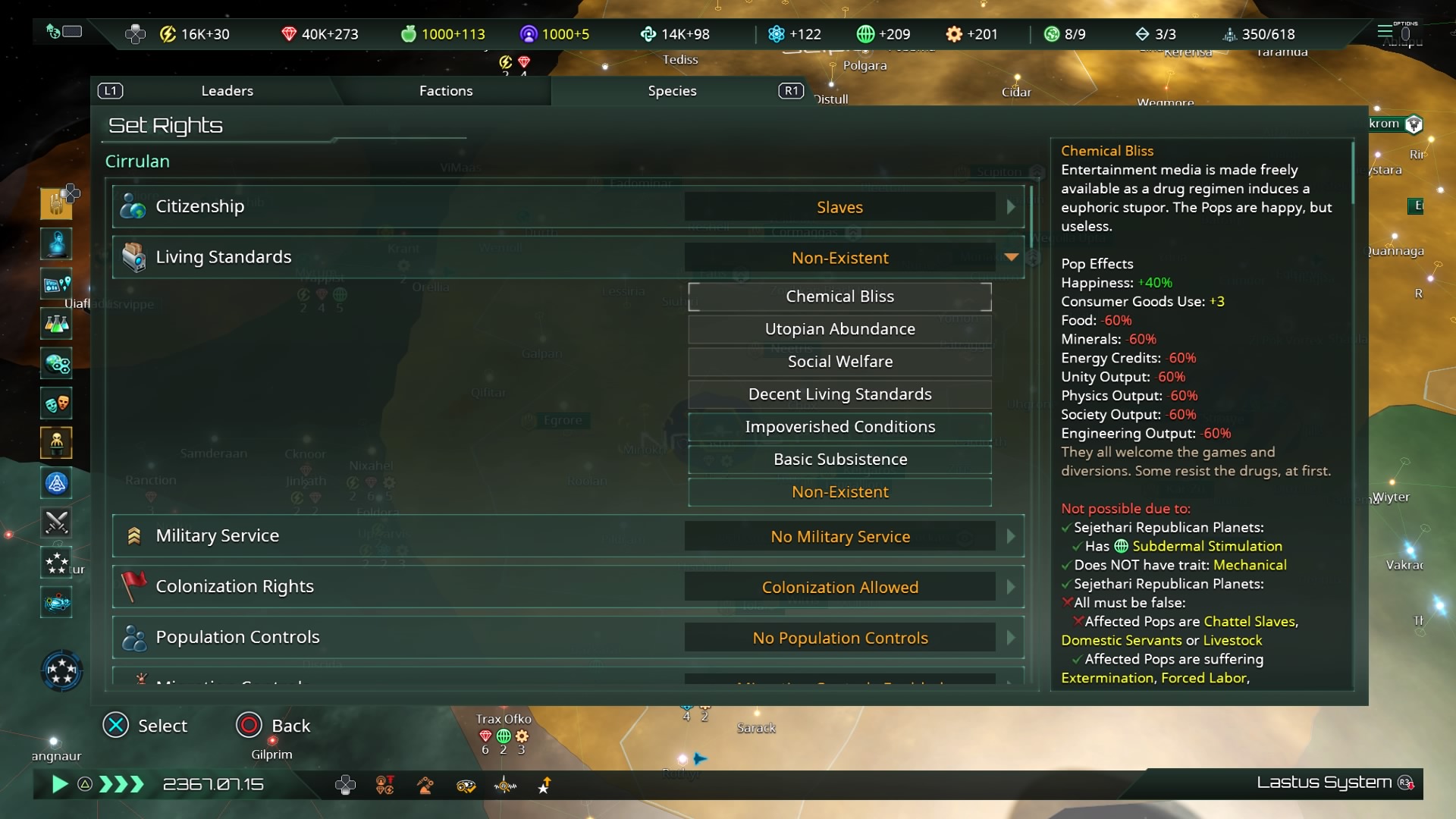Select Utopian Abundance option
The height and width of the screenshot is (819, 1456).
839,329
